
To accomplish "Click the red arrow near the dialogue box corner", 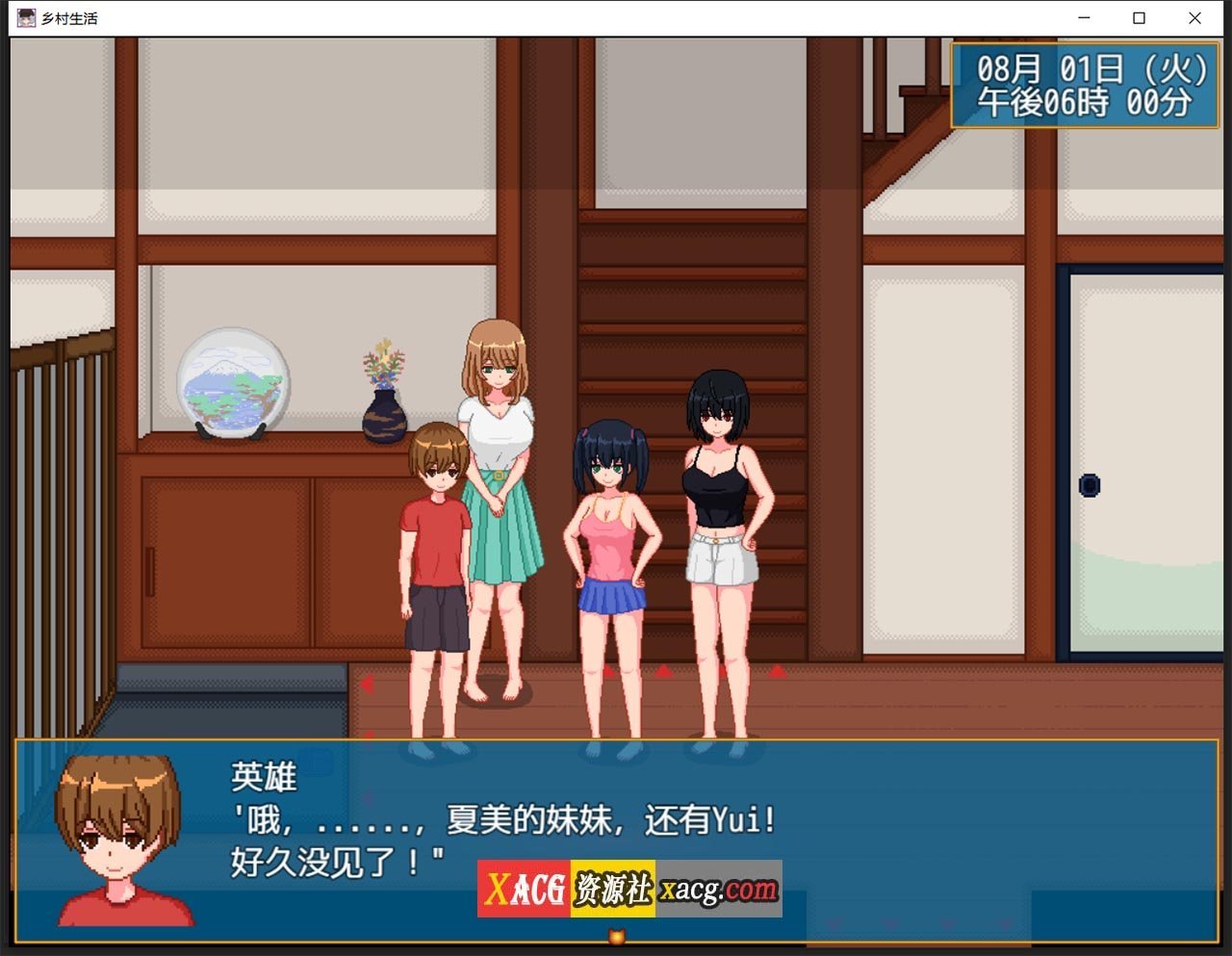I will point(368,733).
